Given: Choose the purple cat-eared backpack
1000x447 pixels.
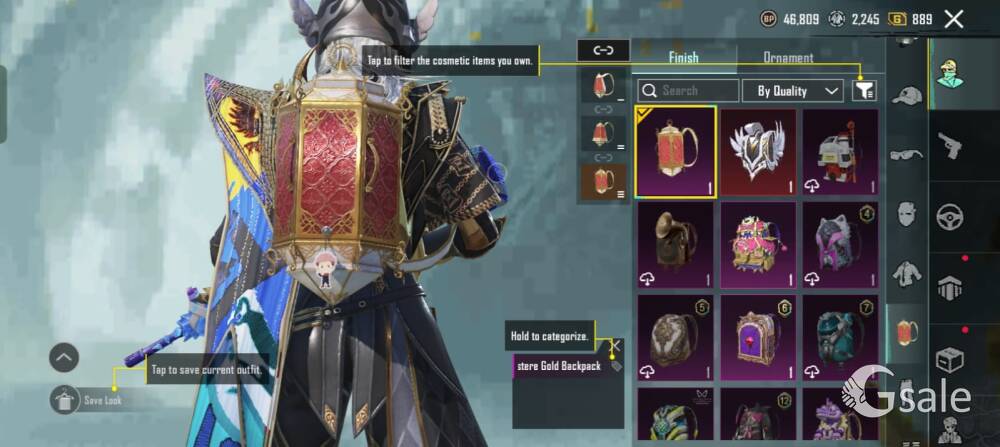Looking at the screenshot, I should click(x=840, y=245).
